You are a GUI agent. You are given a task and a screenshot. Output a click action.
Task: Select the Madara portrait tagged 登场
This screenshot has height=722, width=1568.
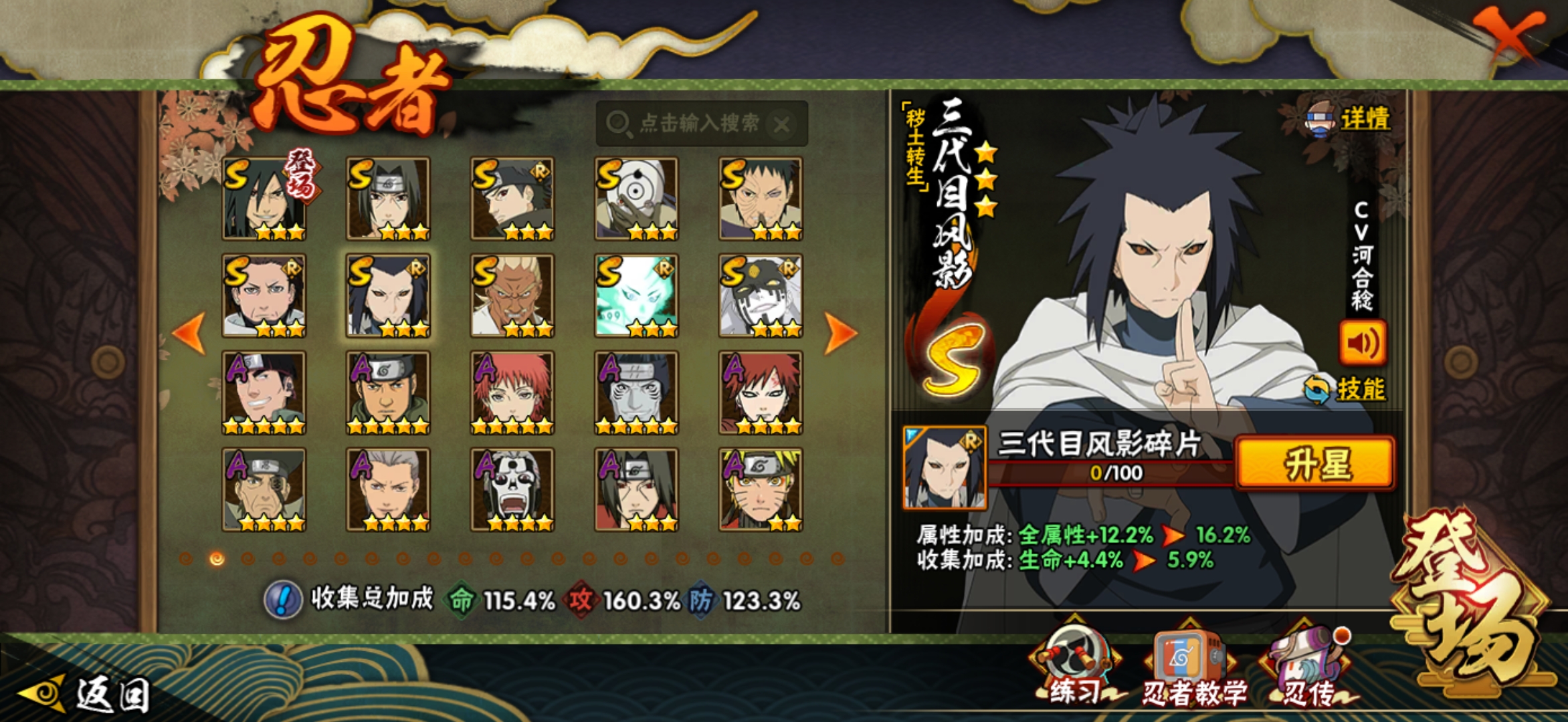264,199
